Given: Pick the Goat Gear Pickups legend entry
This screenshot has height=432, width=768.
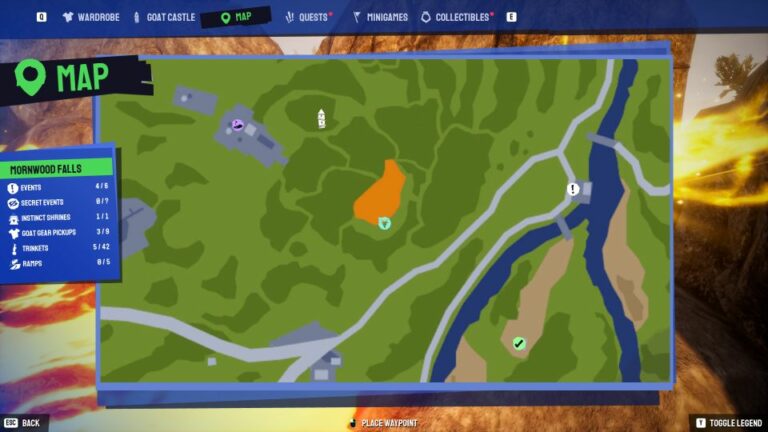Looking at the screenshot, I should point(55,232).
